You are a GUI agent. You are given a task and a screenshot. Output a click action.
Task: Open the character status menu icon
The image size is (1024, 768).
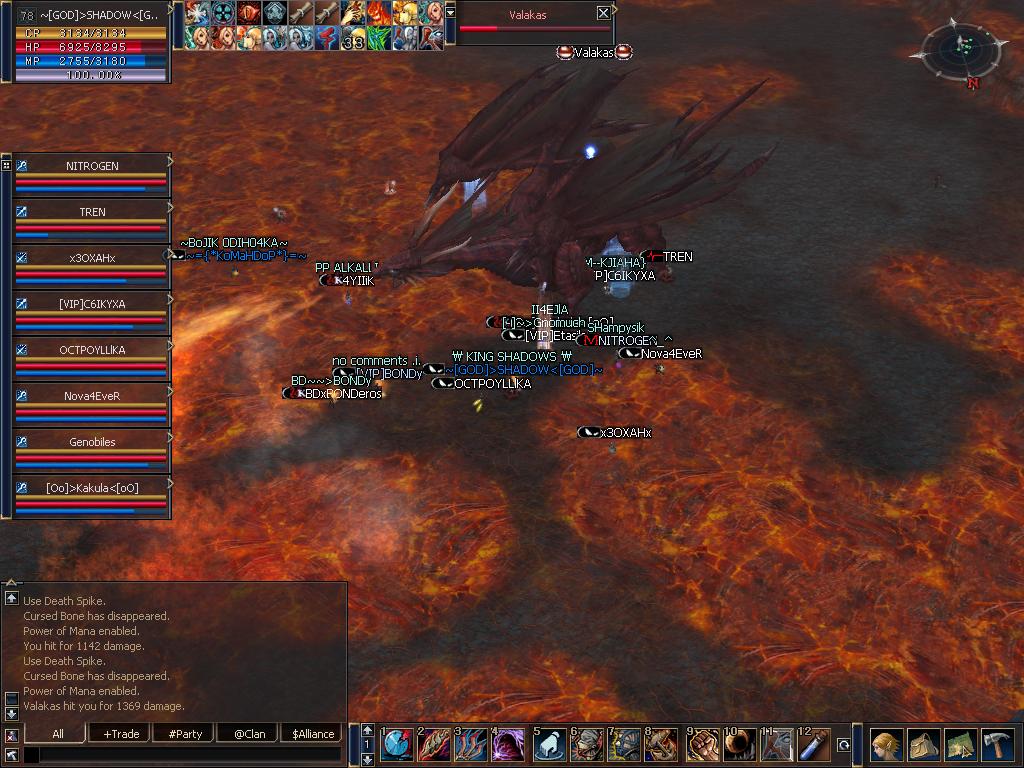click(x=885, y=745)
